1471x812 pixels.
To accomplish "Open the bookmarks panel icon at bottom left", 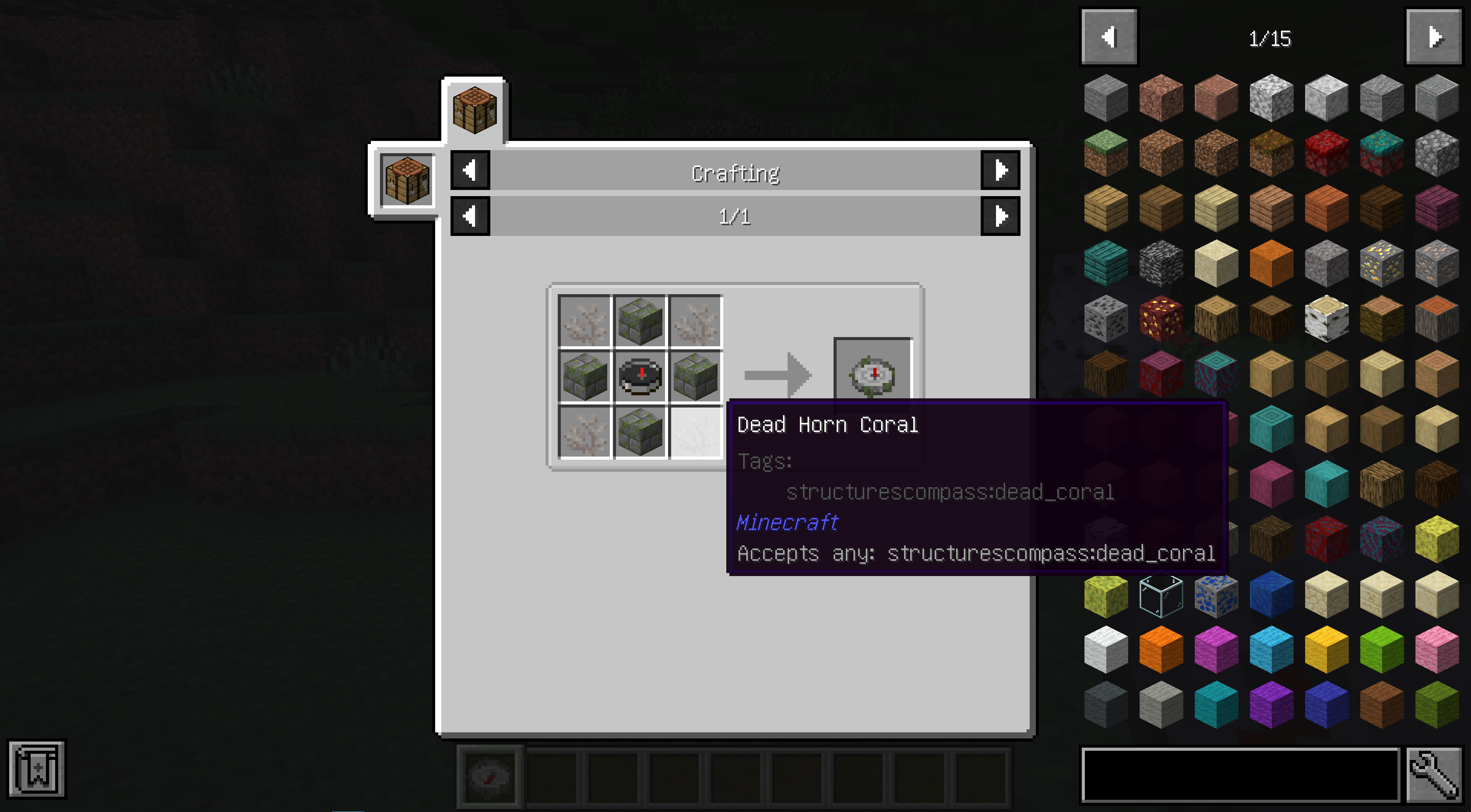I will click(36, 769).
